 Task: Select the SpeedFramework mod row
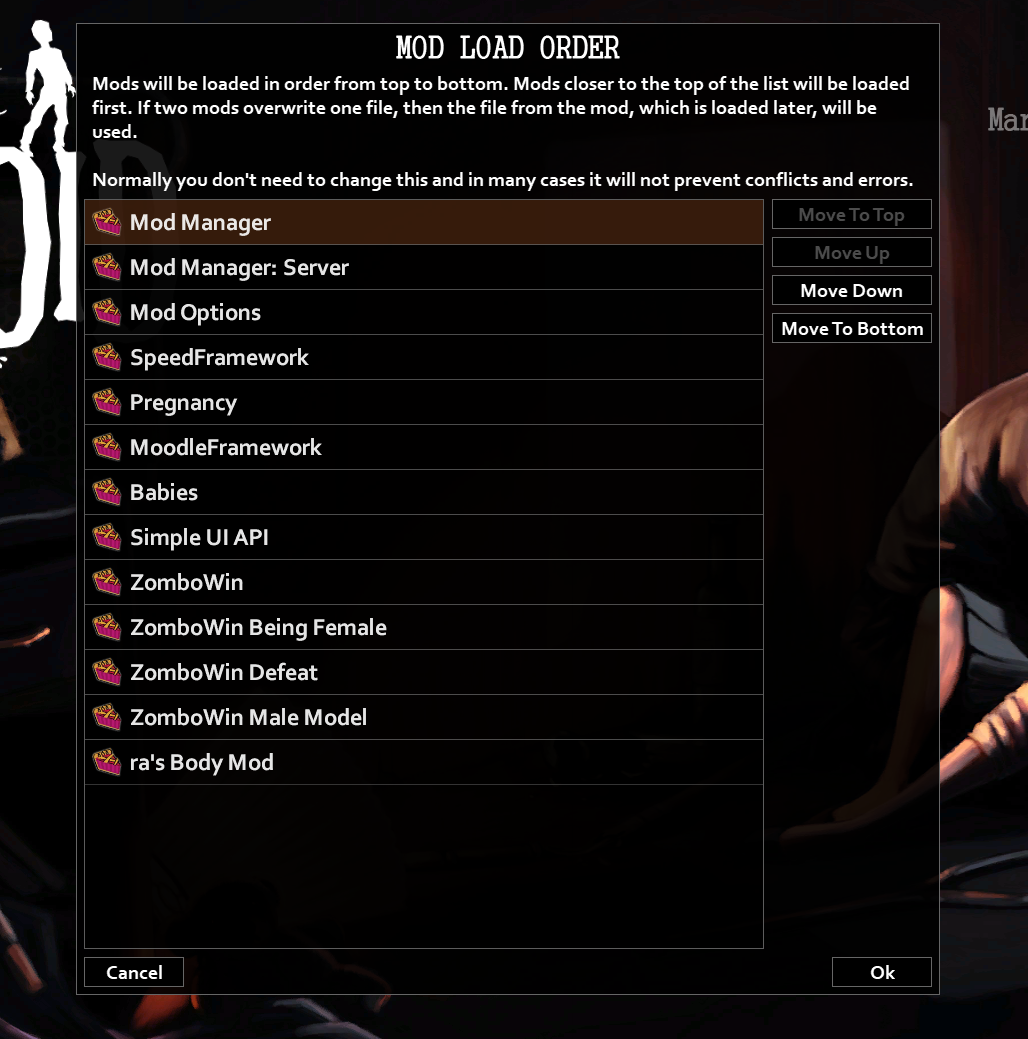423,357
